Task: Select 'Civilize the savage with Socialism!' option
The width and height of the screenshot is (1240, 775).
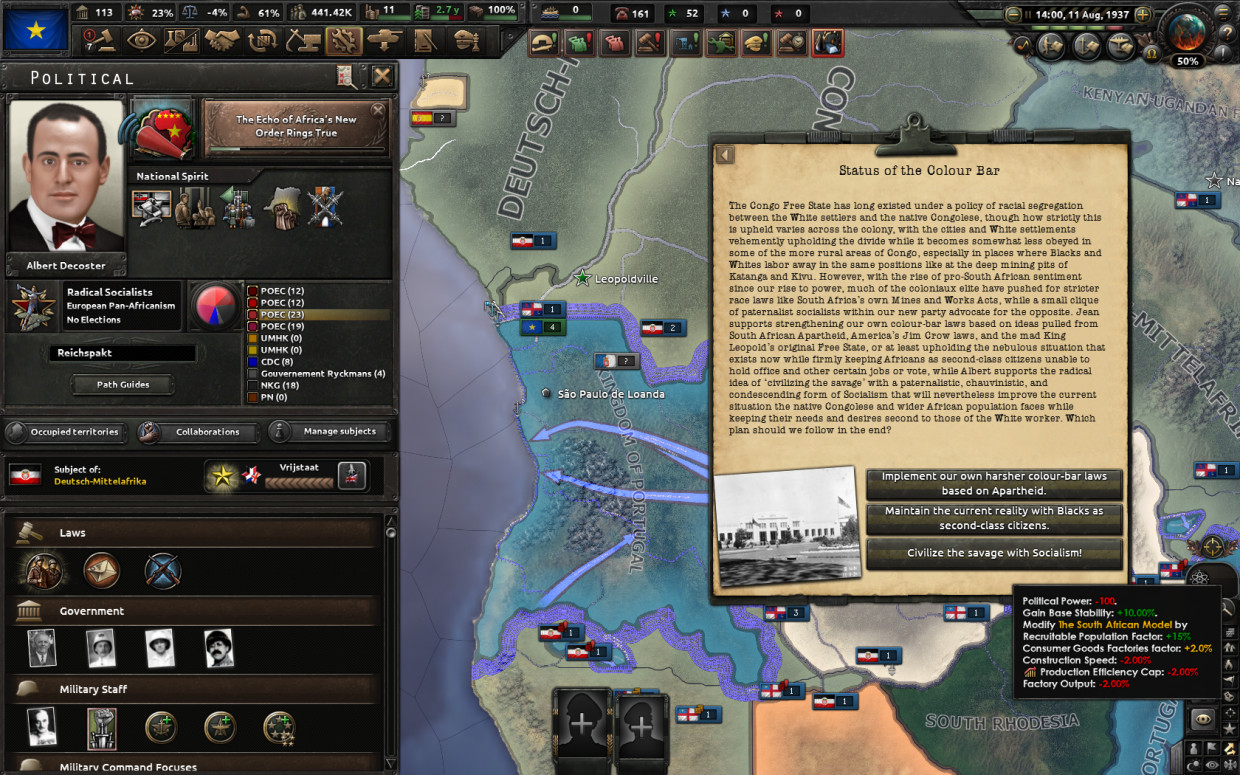Action: click(x=994, y=553)
